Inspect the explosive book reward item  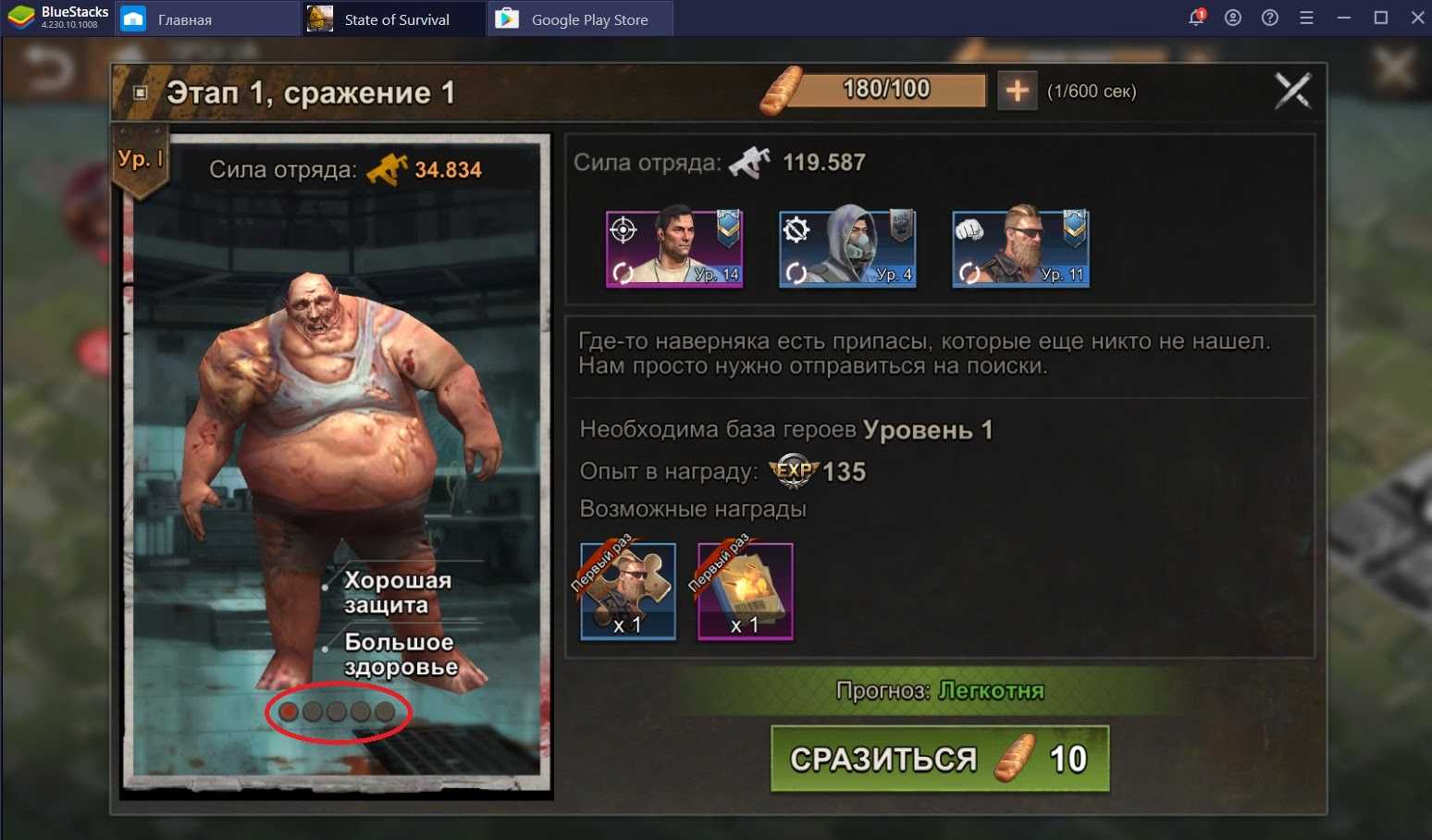pos(745,591)
